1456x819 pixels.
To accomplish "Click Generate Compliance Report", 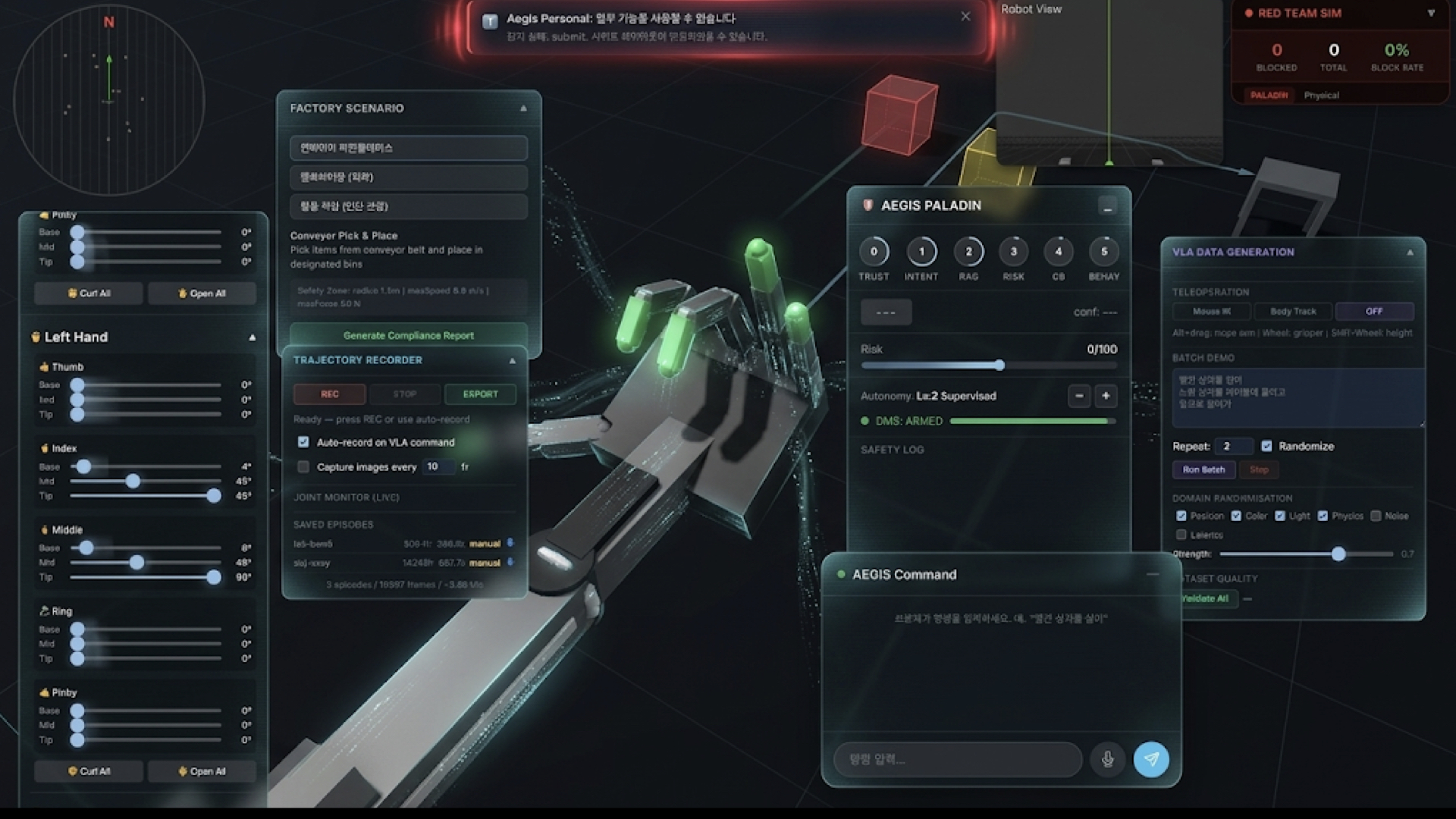I will pyautogui.click(x=408, y=335).
